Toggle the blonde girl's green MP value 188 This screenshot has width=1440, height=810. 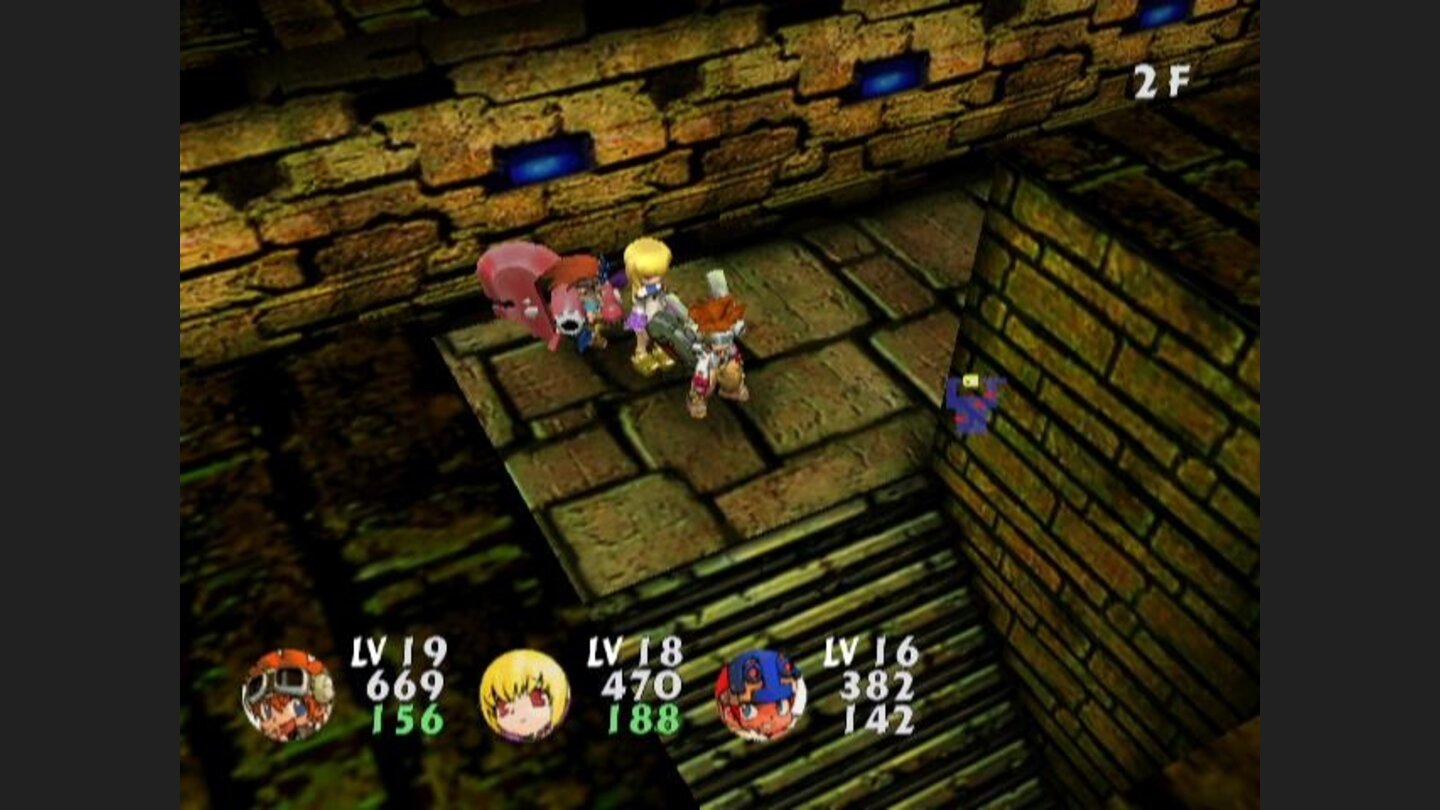click(645, 718)
